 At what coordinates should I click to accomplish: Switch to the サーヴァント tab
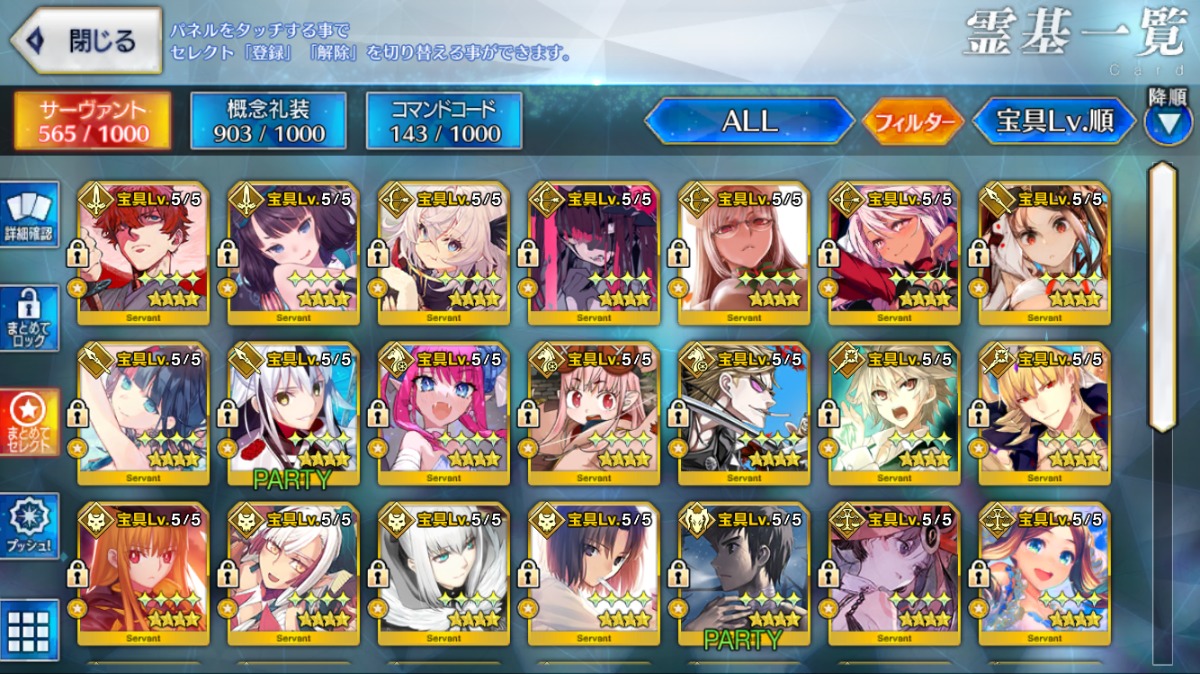(x=92, y=121)
